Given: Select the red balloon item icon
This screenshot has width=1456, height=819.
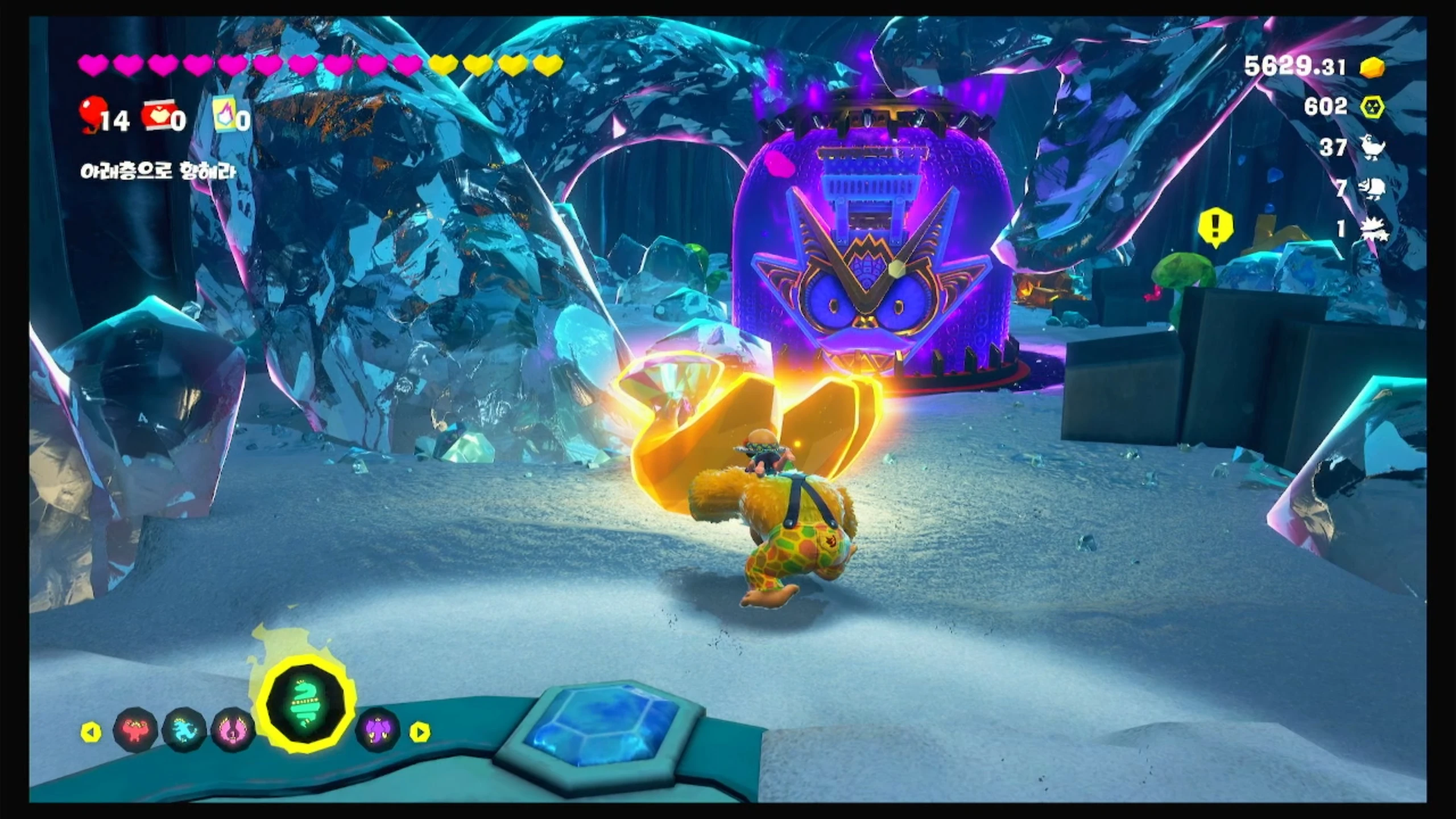Looking at the screenshot, I should pyautogui.click(x=92, y=114).
